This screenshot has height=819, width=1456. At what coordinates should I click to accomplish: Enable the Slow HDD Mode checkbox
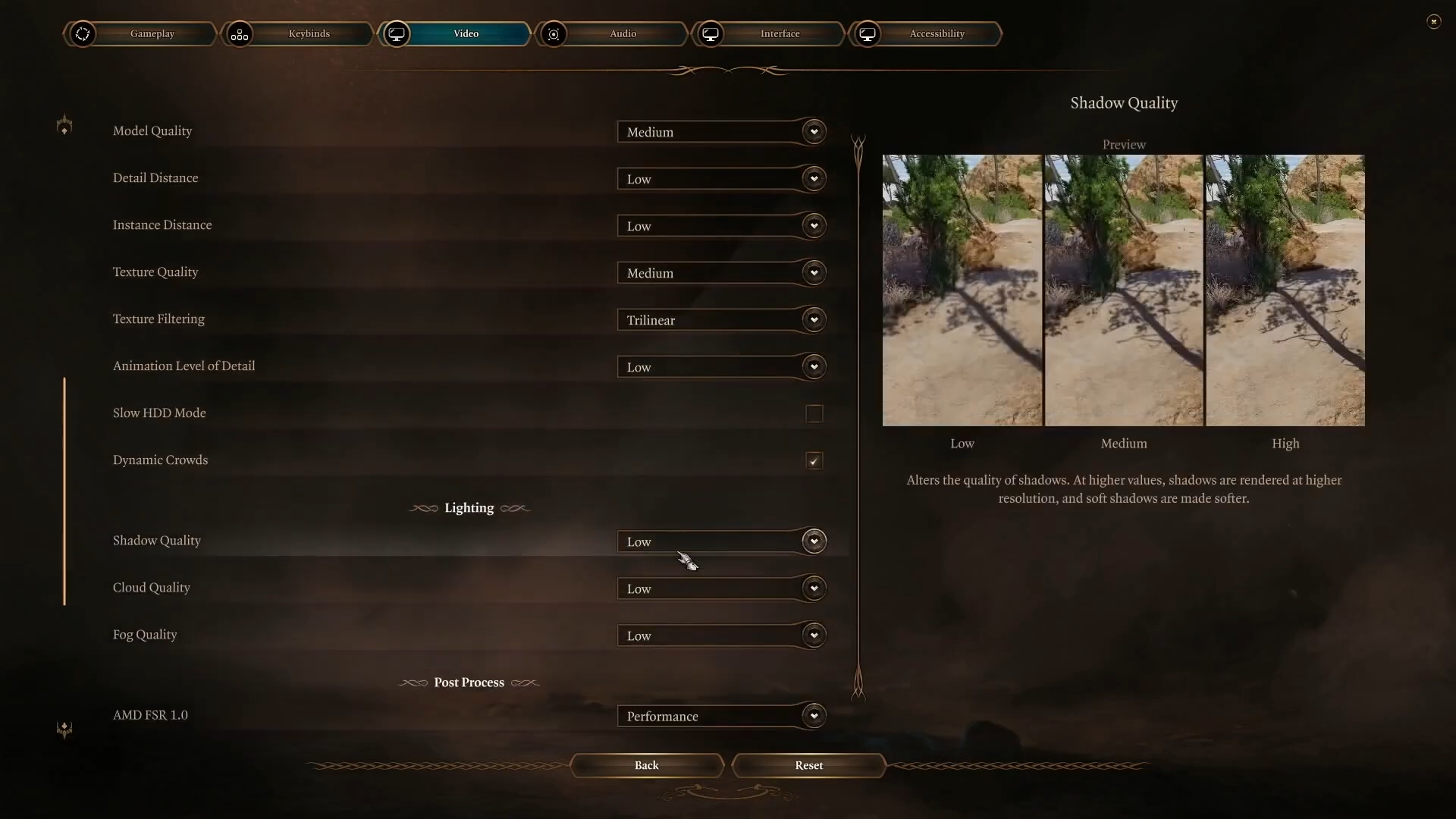tap(814, 413)
